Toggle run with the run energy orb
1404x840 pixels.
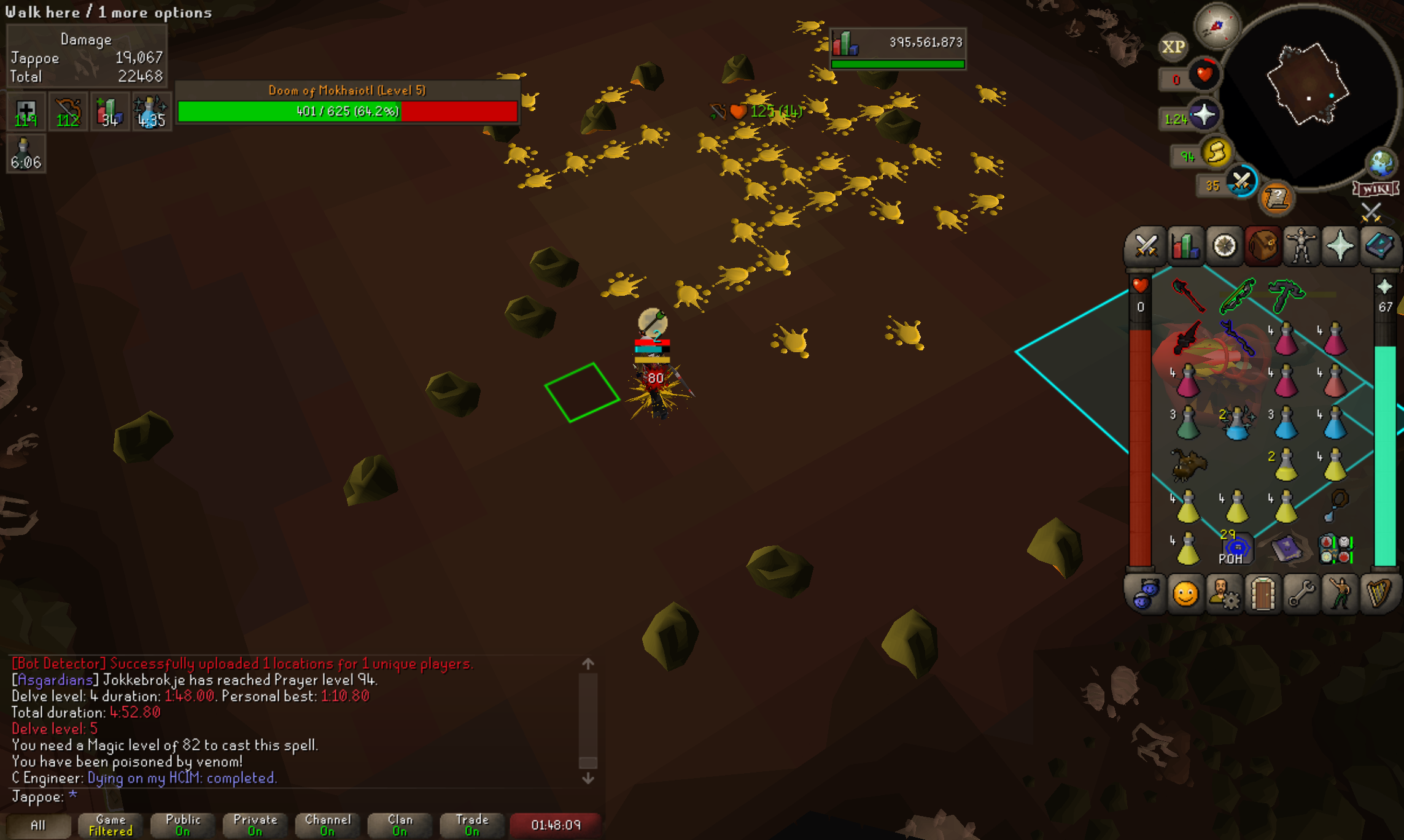[1217, 153]
